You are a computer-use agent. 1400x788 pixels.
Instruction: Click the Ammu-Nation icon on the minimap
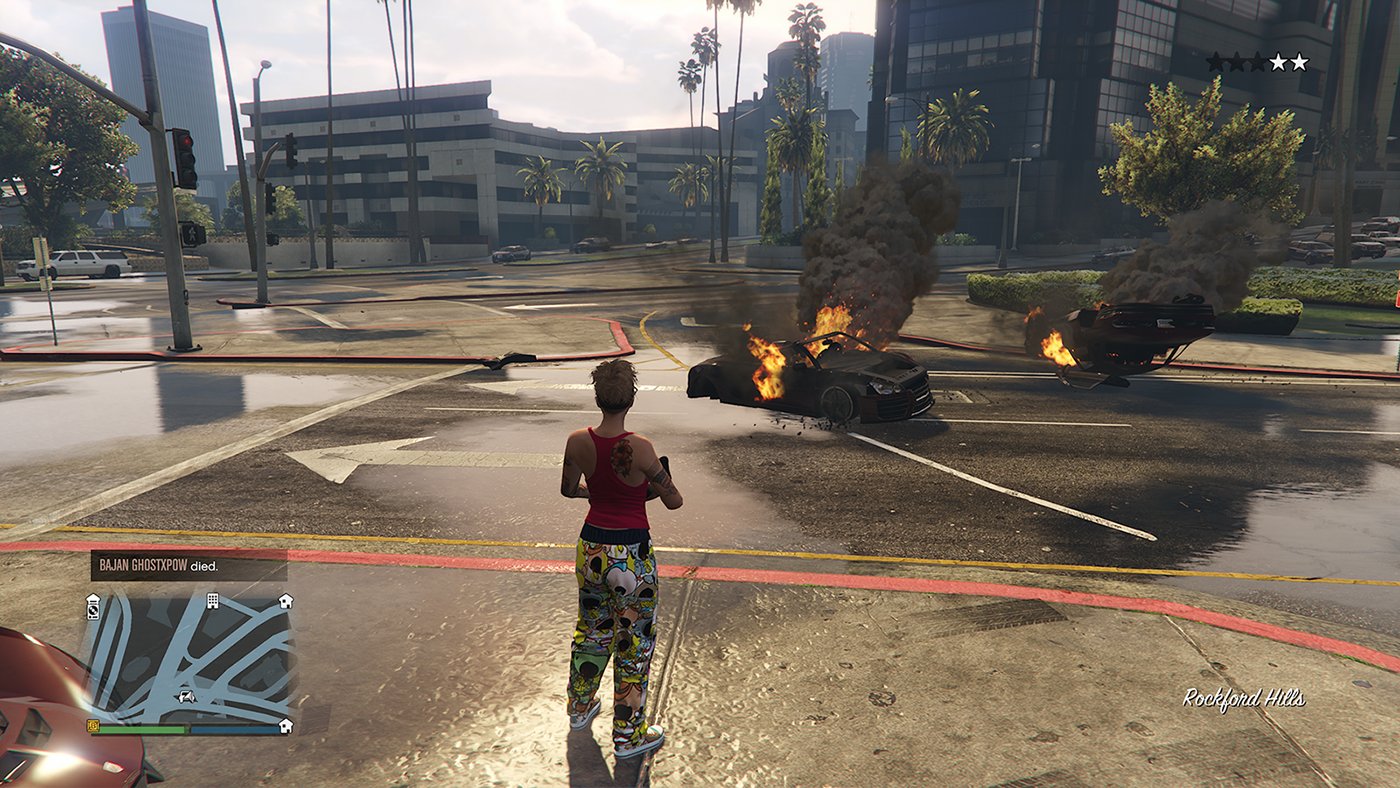click(x=92, y=612)
